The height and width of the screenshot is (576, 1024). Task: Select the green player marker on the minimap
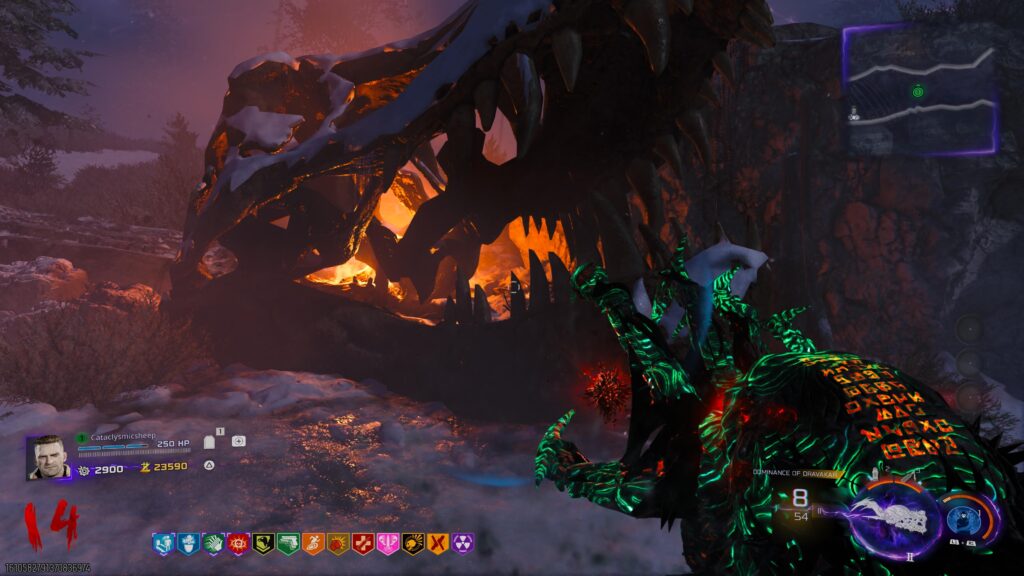(916, 92)
